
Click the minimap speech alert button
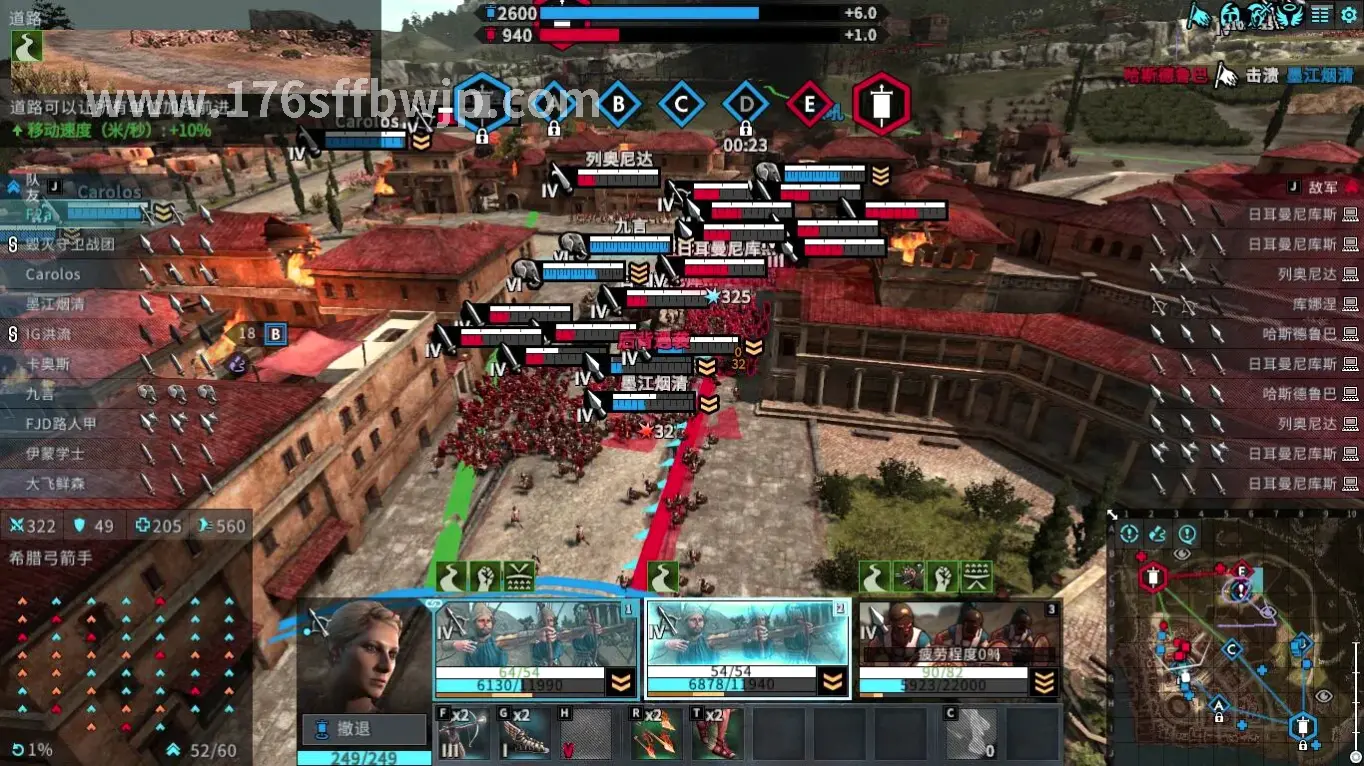pyautogui.click(x=1187, y=534)
